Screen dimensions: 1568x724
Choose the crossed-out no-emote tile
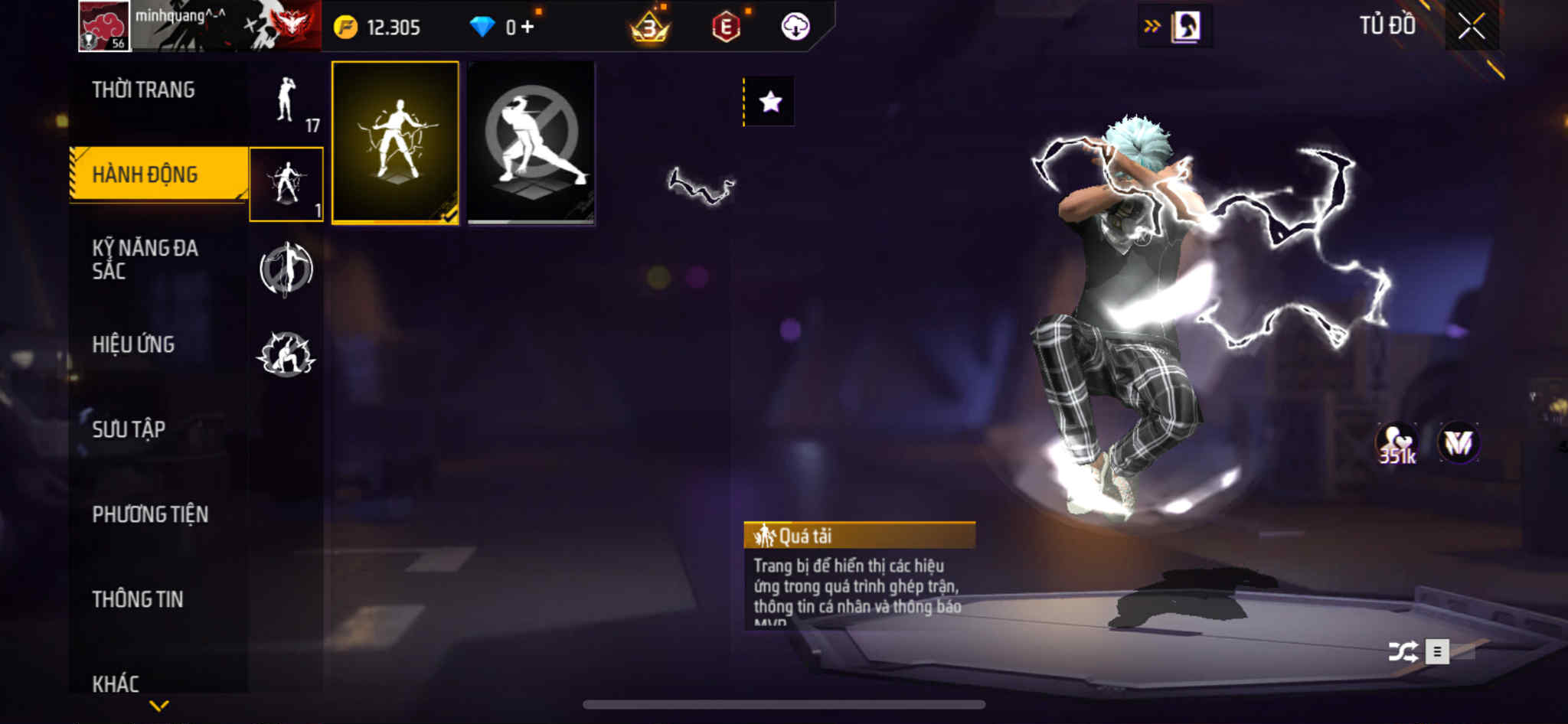coord(531,143)
